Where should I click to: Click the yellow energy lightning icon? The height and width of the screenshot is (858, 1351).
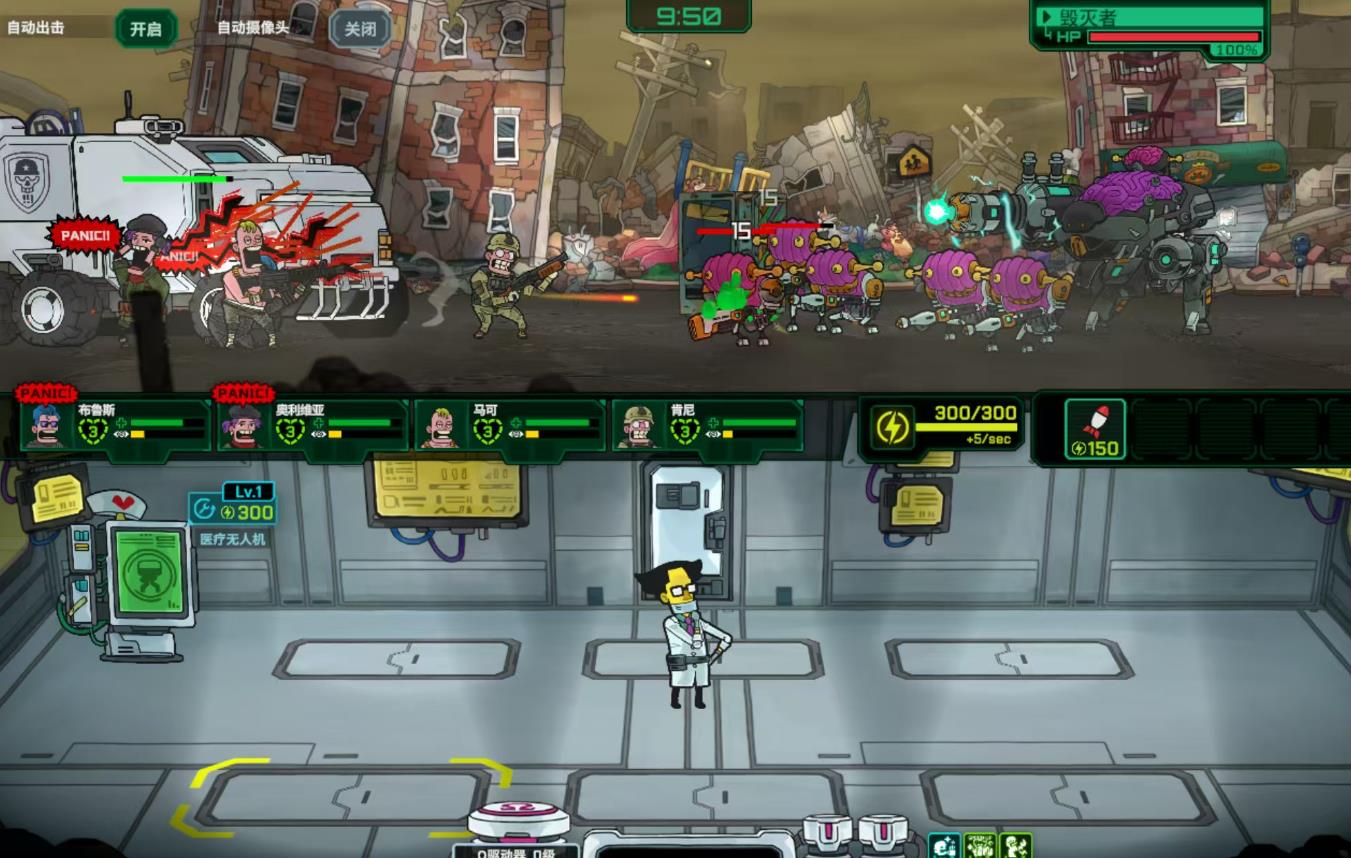pos(893,424)
